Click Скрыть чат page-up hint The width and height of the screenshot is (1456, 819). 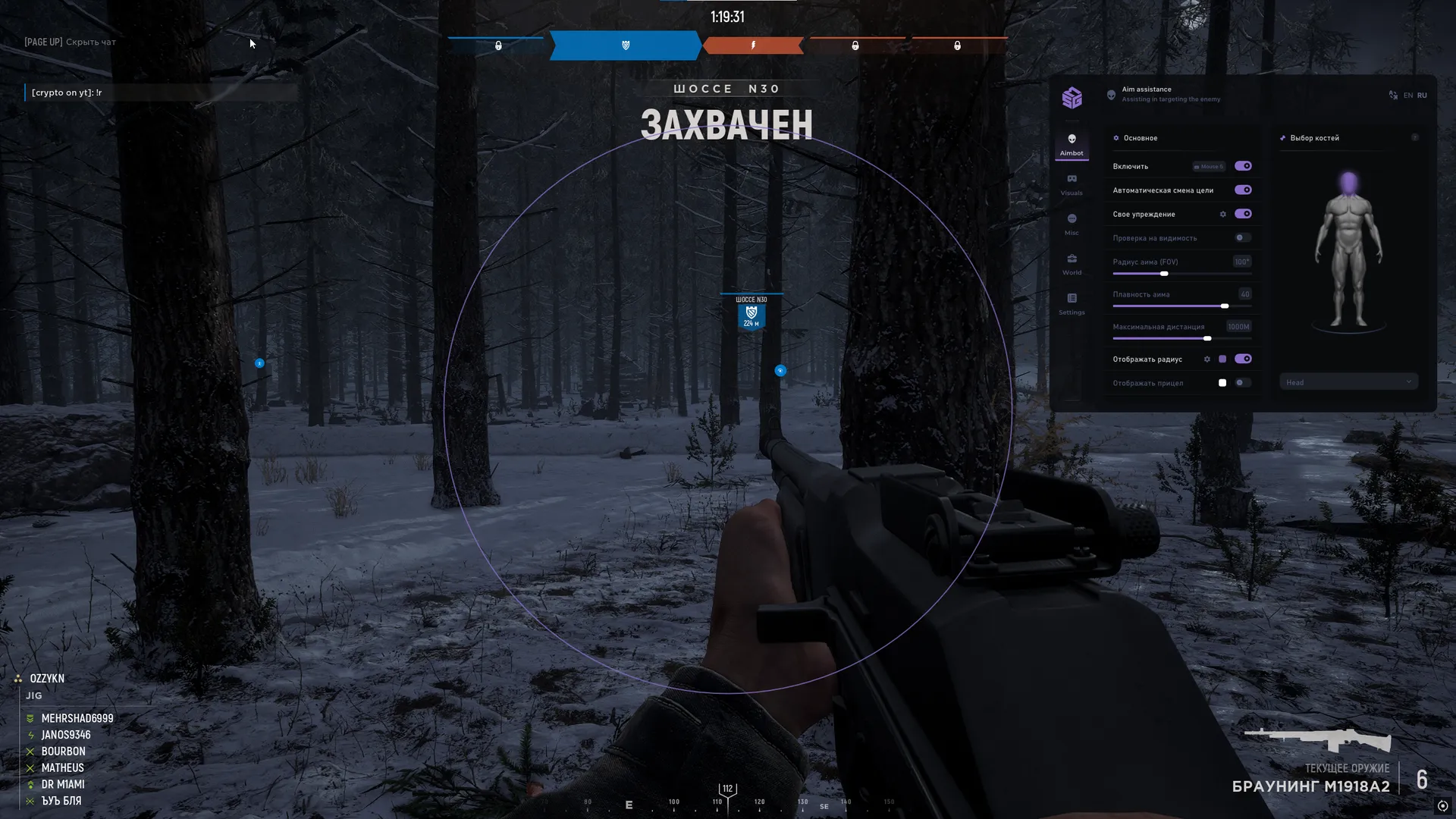pyautogui.click(x=70, y=42)
